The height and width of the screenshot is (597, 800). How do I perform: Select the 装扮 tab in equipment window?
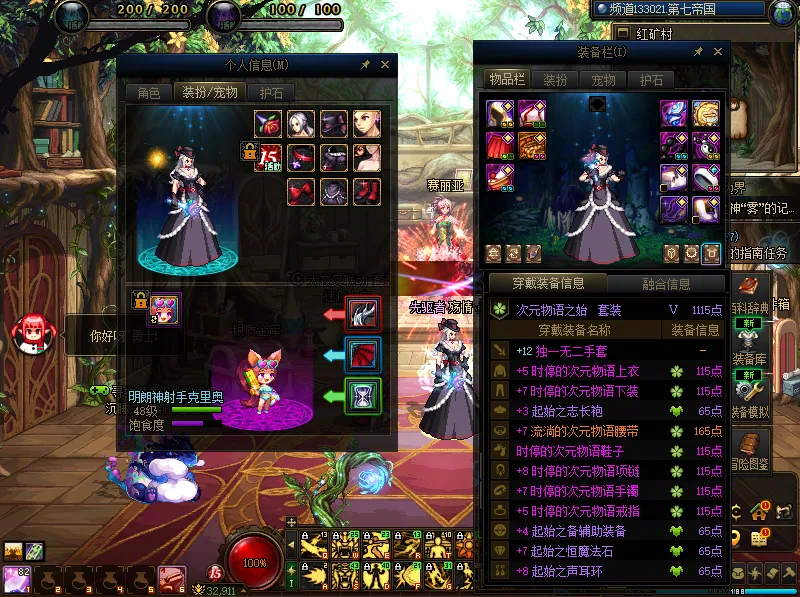click(555, 80)
